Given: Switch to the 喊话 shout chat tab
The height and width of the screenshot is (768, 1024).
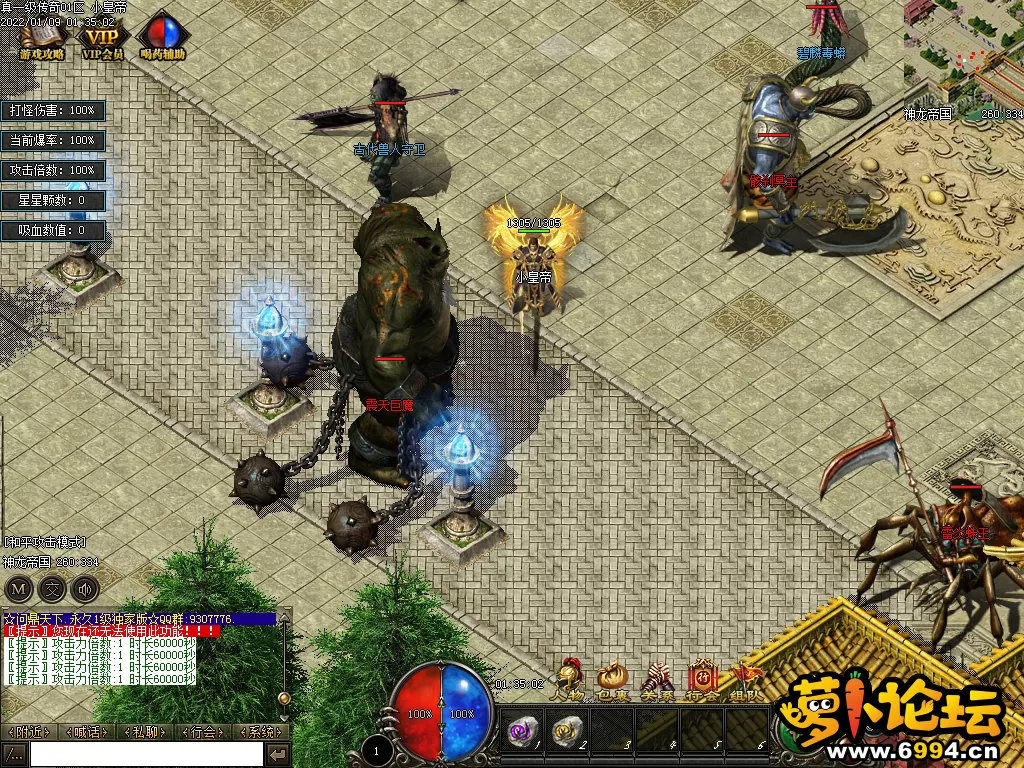Looking at the screenshot, I should tap(87, 732).
